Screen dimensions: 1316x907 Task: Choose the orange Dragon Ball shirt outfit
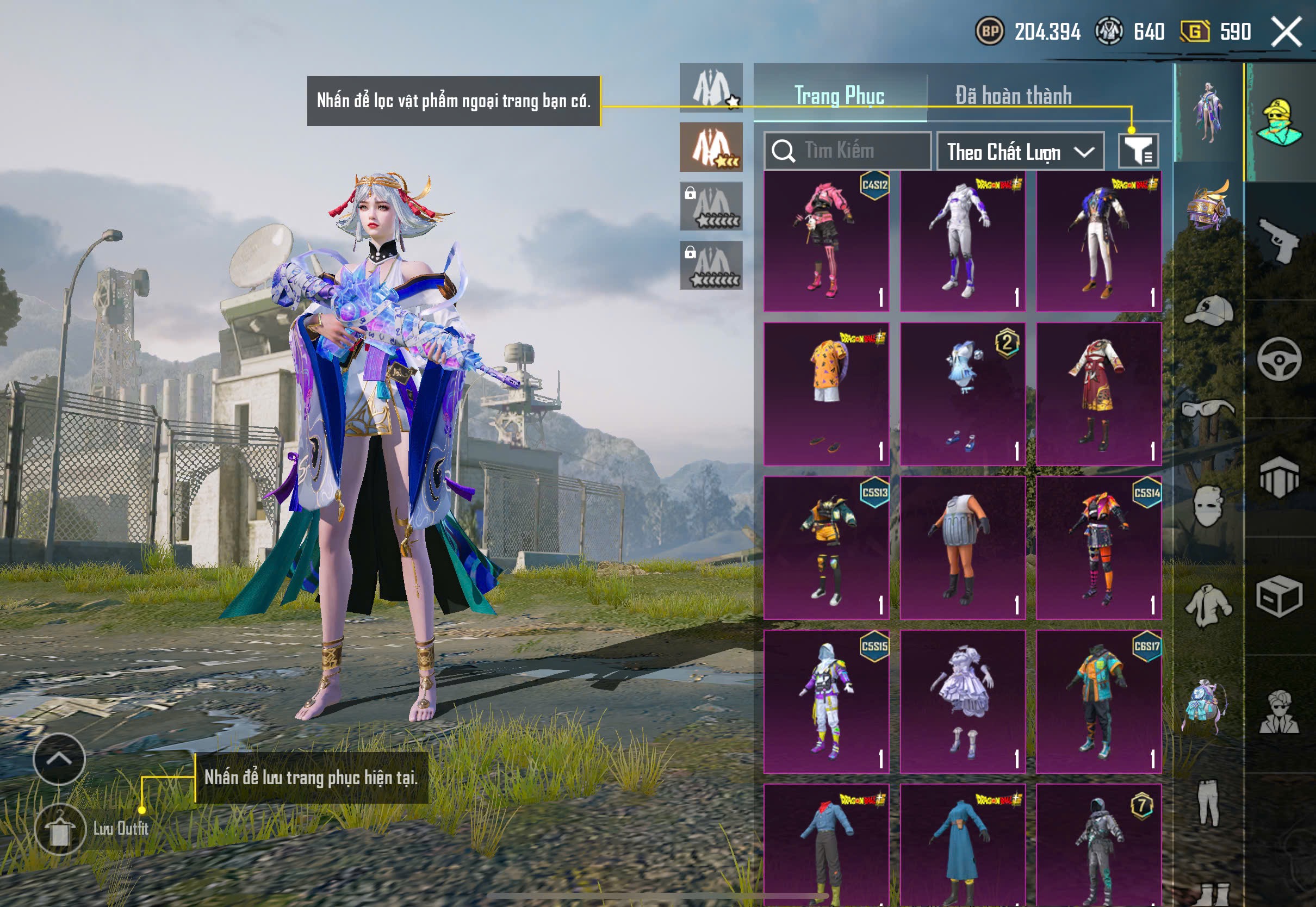pyautogui.click(x=826, y=394)
